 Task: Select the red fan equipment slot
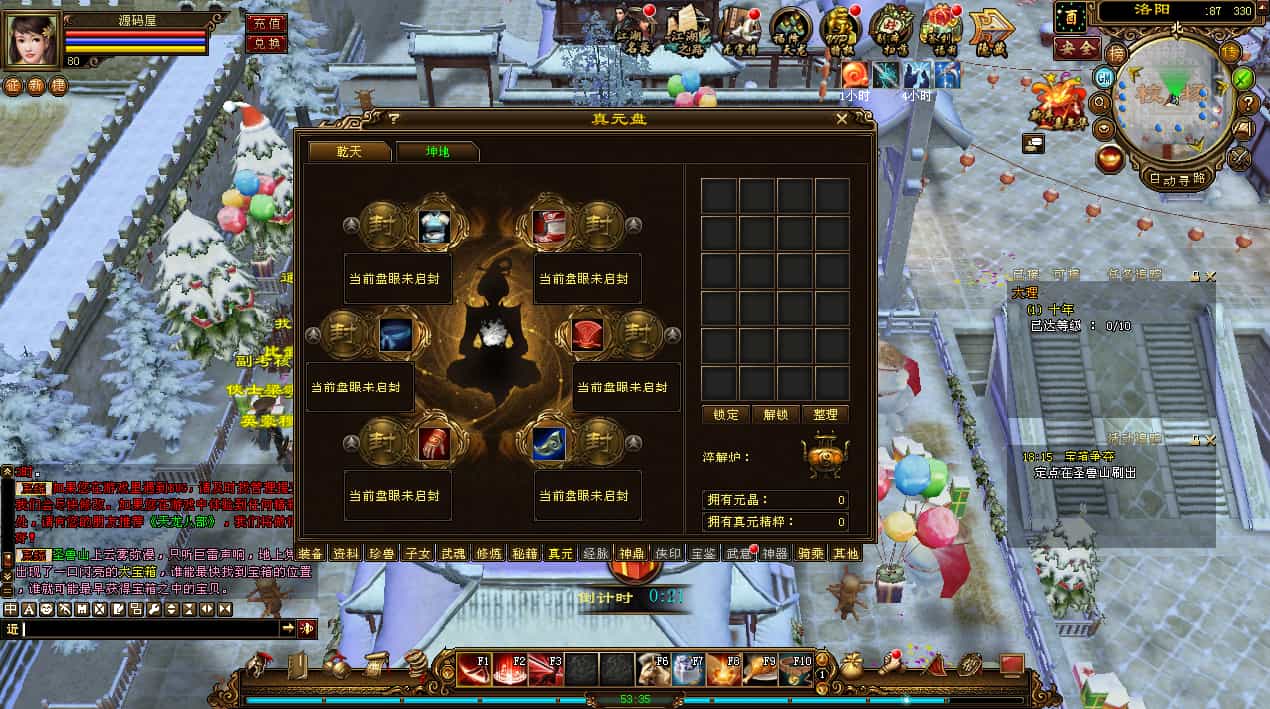click(589, 334)
